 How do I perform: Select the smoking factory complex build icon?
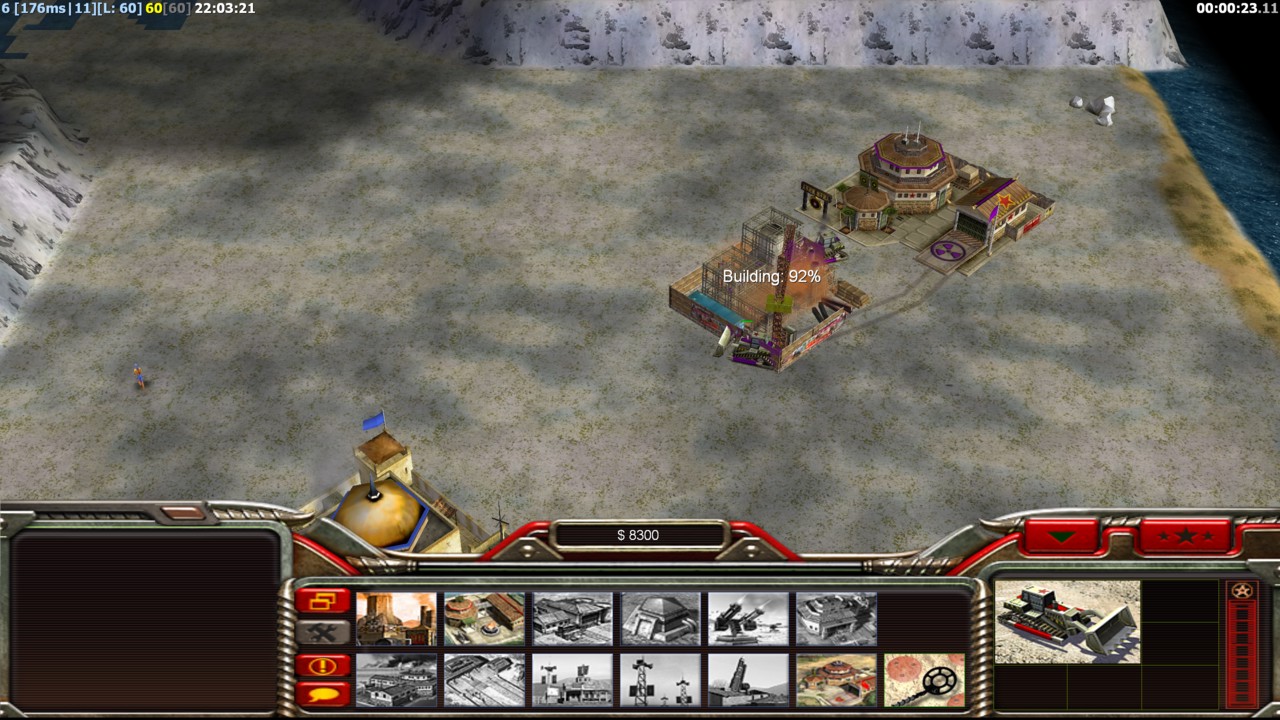(396, 680)
